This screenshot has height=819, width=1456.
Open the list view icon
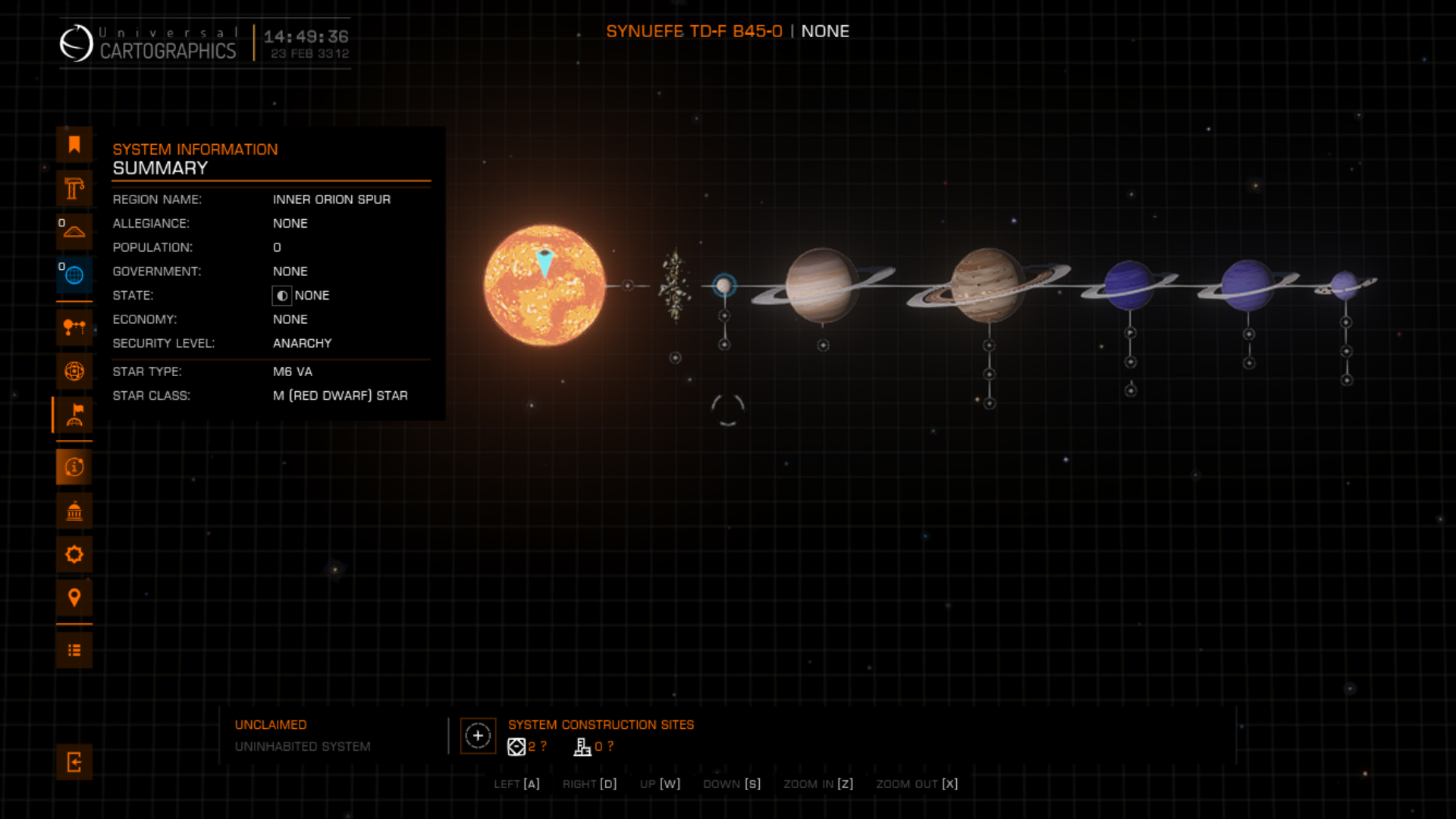(x=74, y=651)
